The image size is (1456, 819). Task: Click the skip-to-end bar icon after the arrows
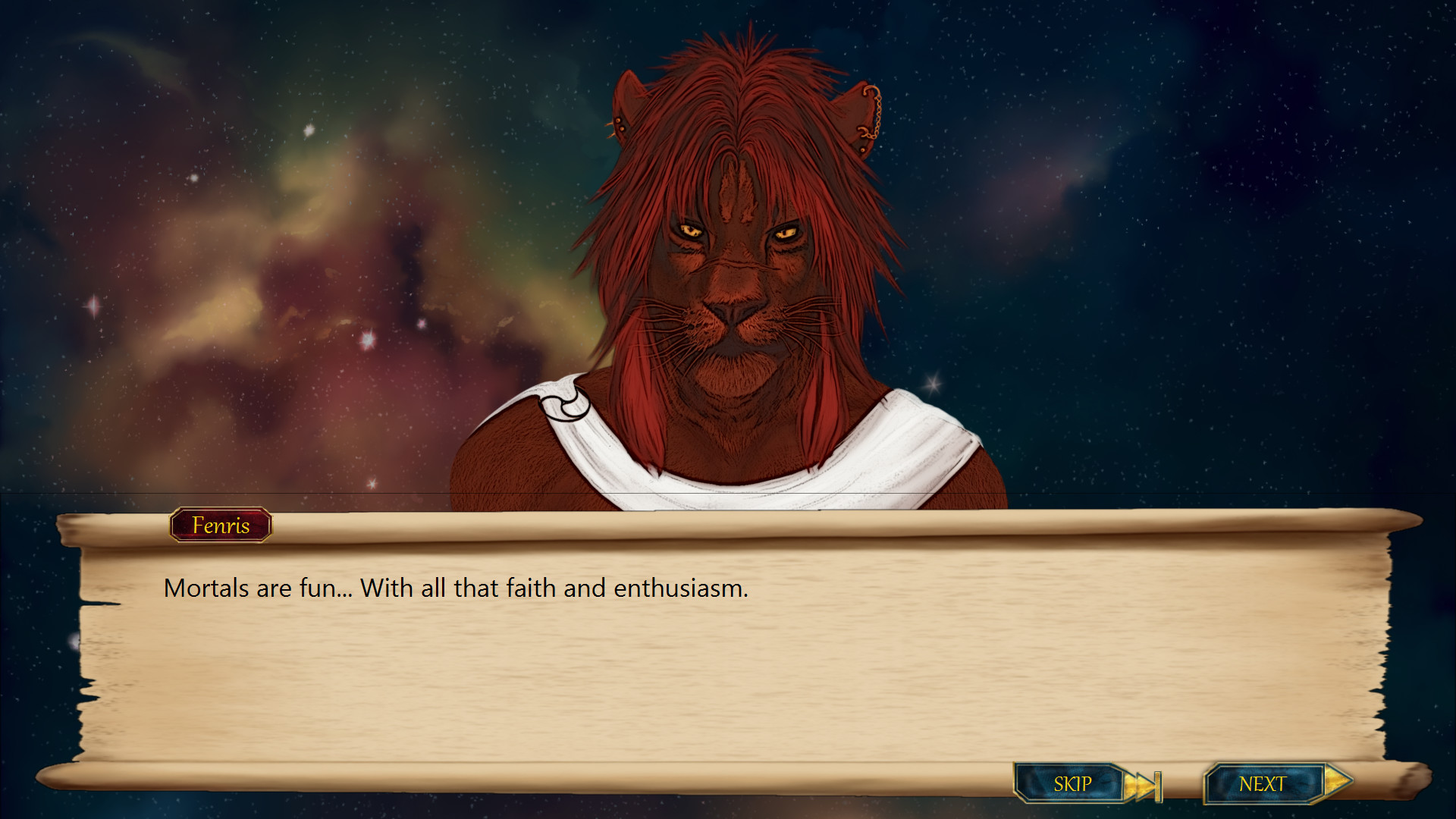pos(1158,783)
